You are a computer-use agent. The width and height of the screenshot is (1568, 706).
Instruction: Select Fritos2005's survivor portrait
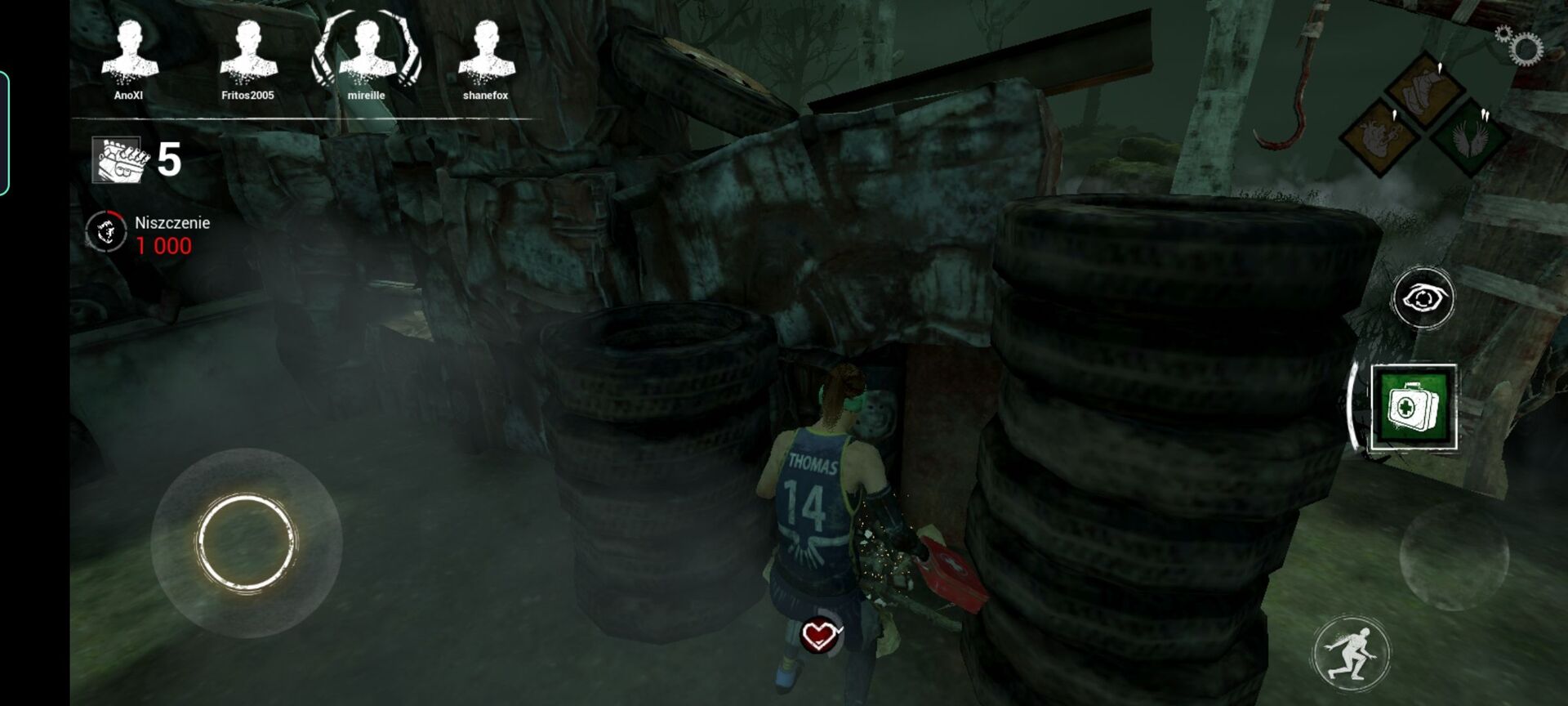(x=247, y=52)
